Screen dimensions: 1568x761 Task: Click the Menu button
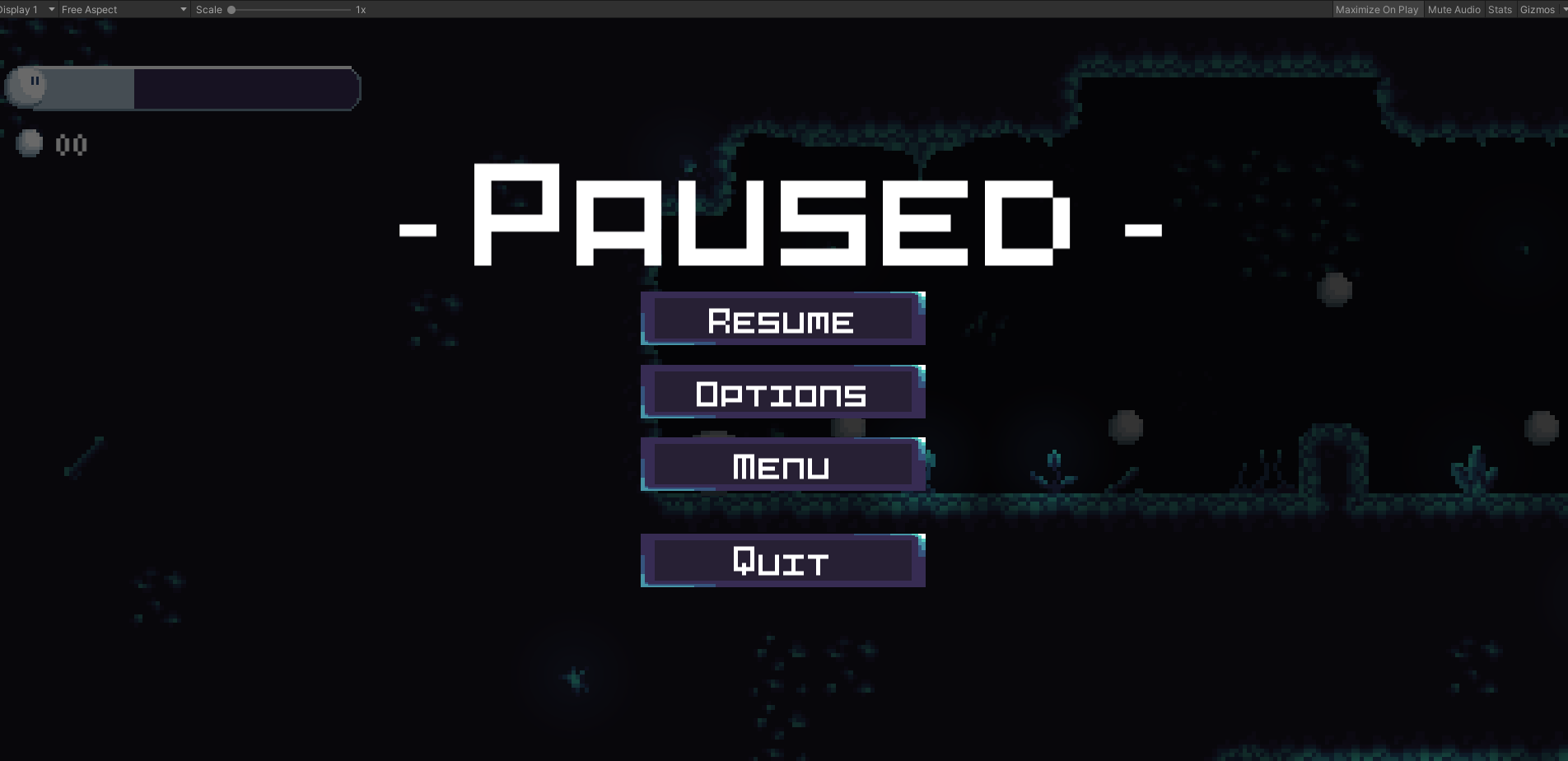pyautogui.click(x=782, y=465)
